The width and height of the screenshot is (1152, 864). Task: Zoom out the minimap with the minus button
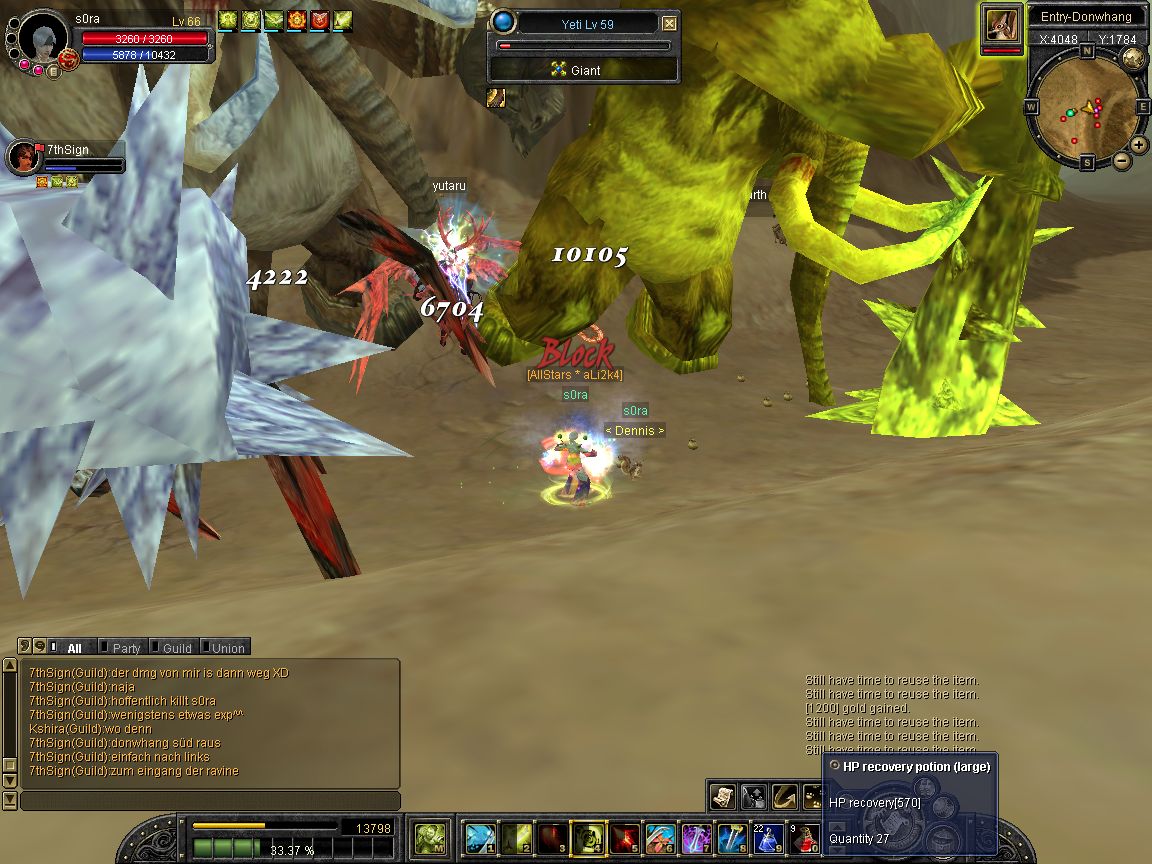click(x=1121, y=160)
